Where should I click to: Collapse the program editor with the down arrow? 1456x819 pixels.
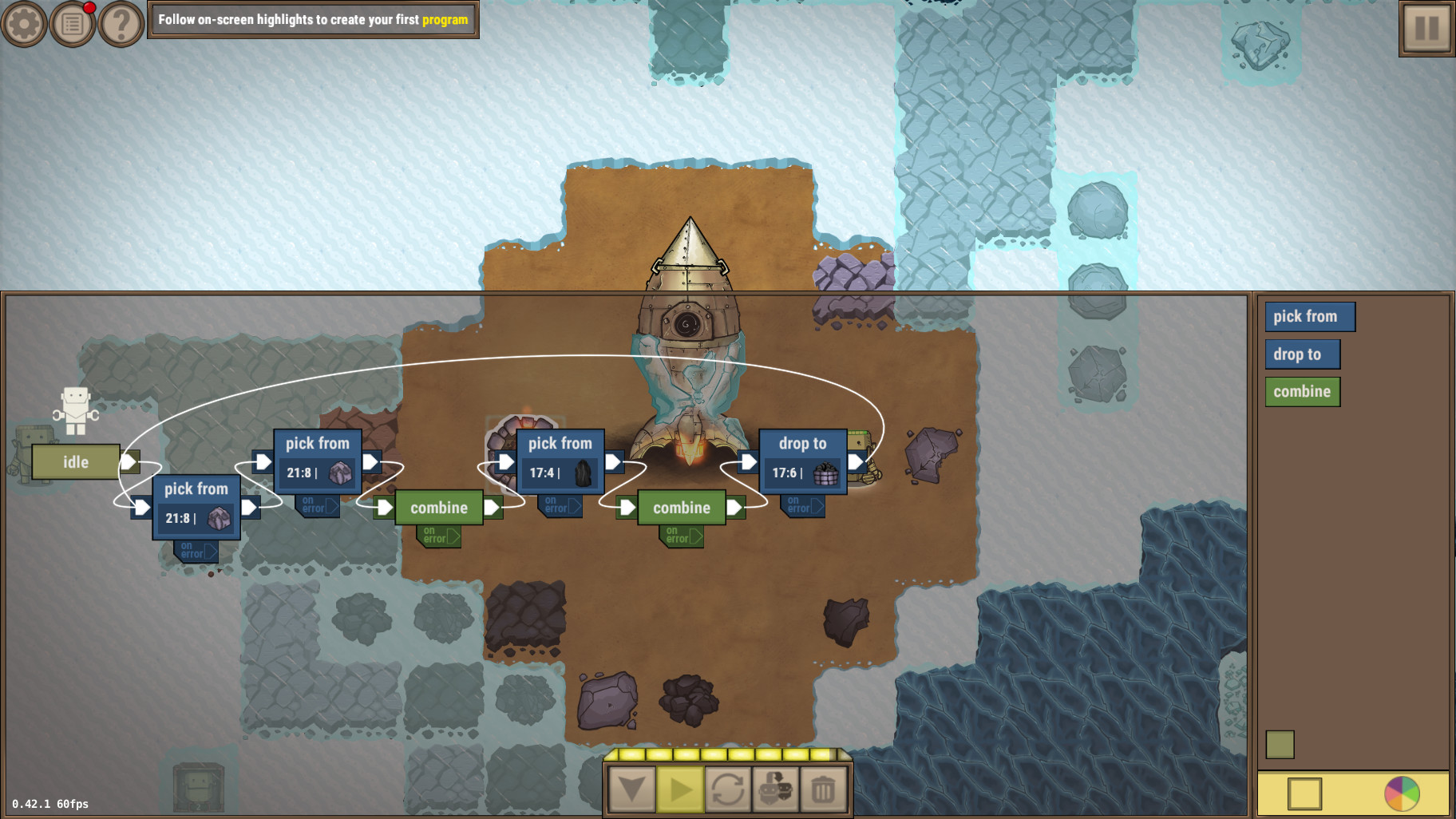coord(632,790)
